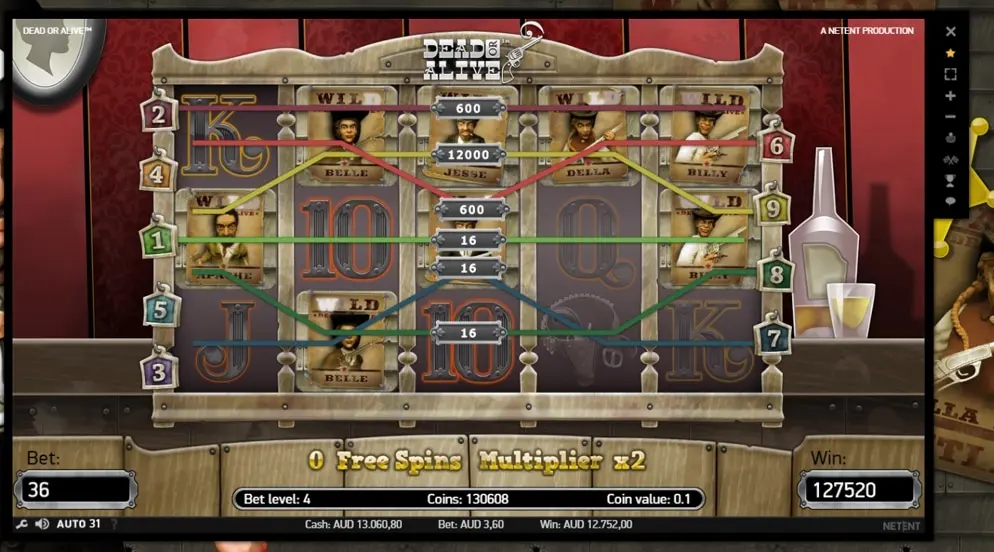Screen dimensions: 994x552
Task: Zoom in with the plus icon
Action: [951, 96]
